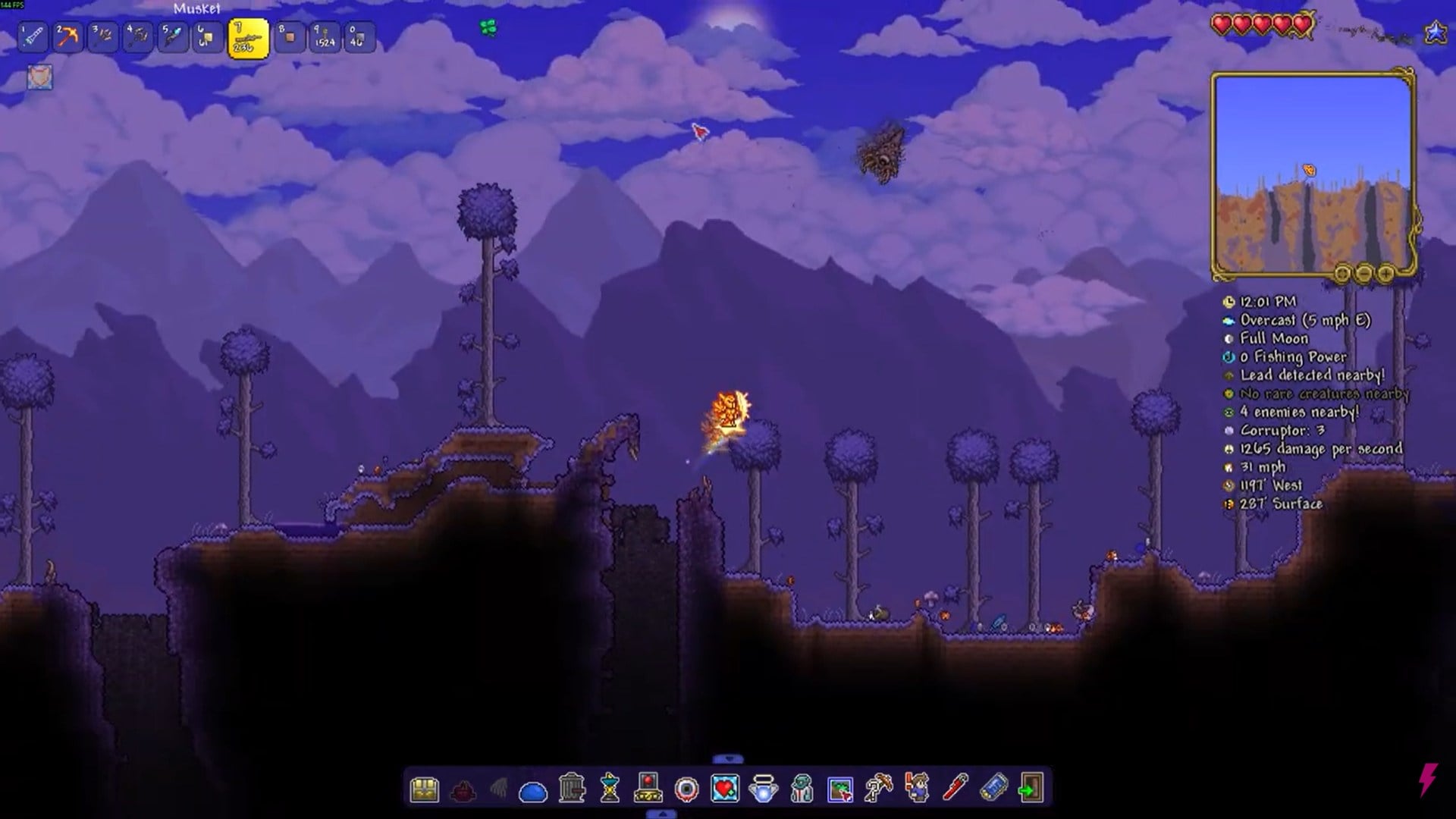Select the rope stack numbered 1524
Viewport: 1456px width, 819px height.
point(325,37)
